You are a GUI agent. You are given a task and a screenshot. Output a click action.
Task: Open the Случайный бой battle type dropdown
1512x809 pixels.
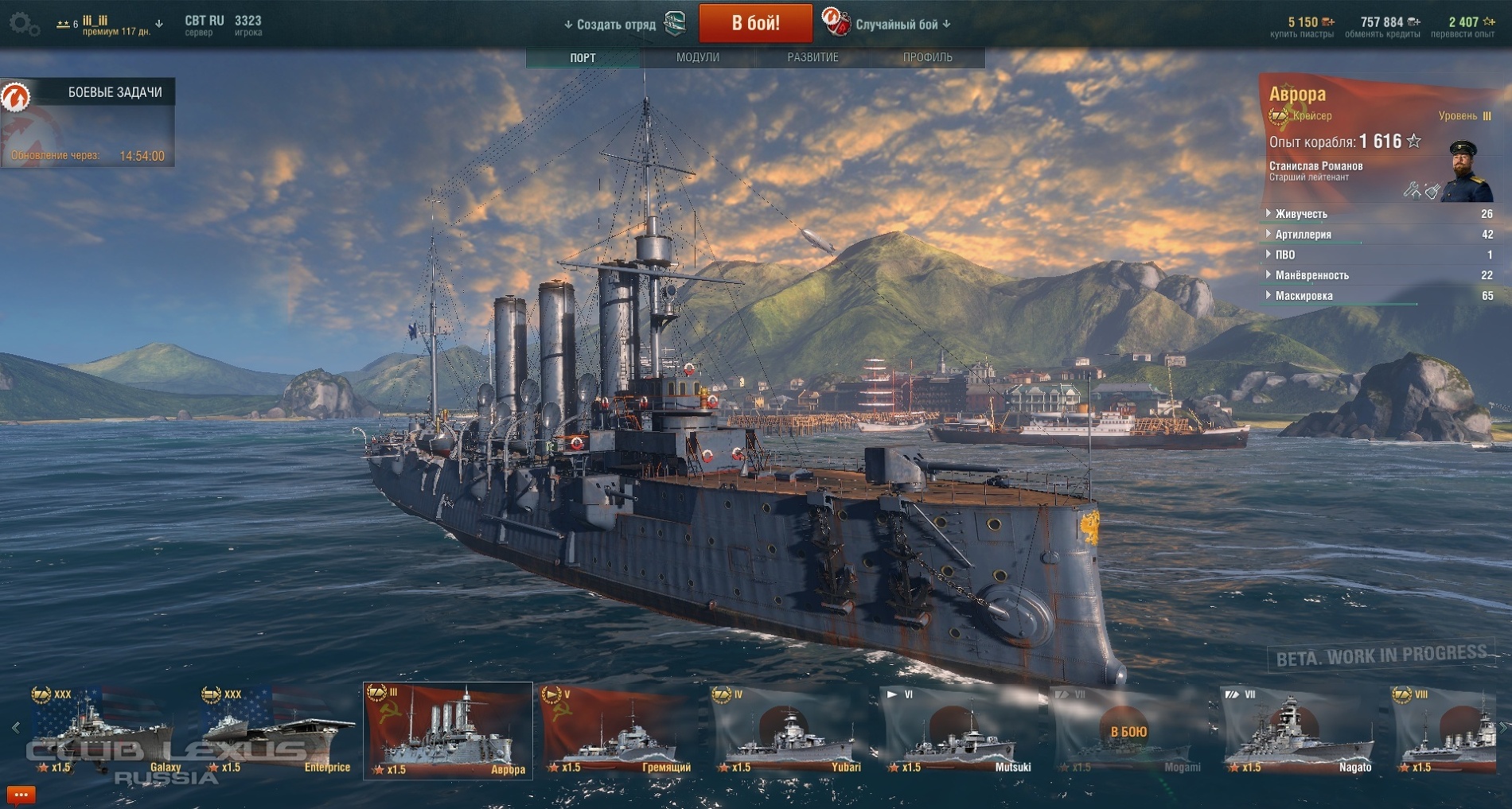click(902, 25)
